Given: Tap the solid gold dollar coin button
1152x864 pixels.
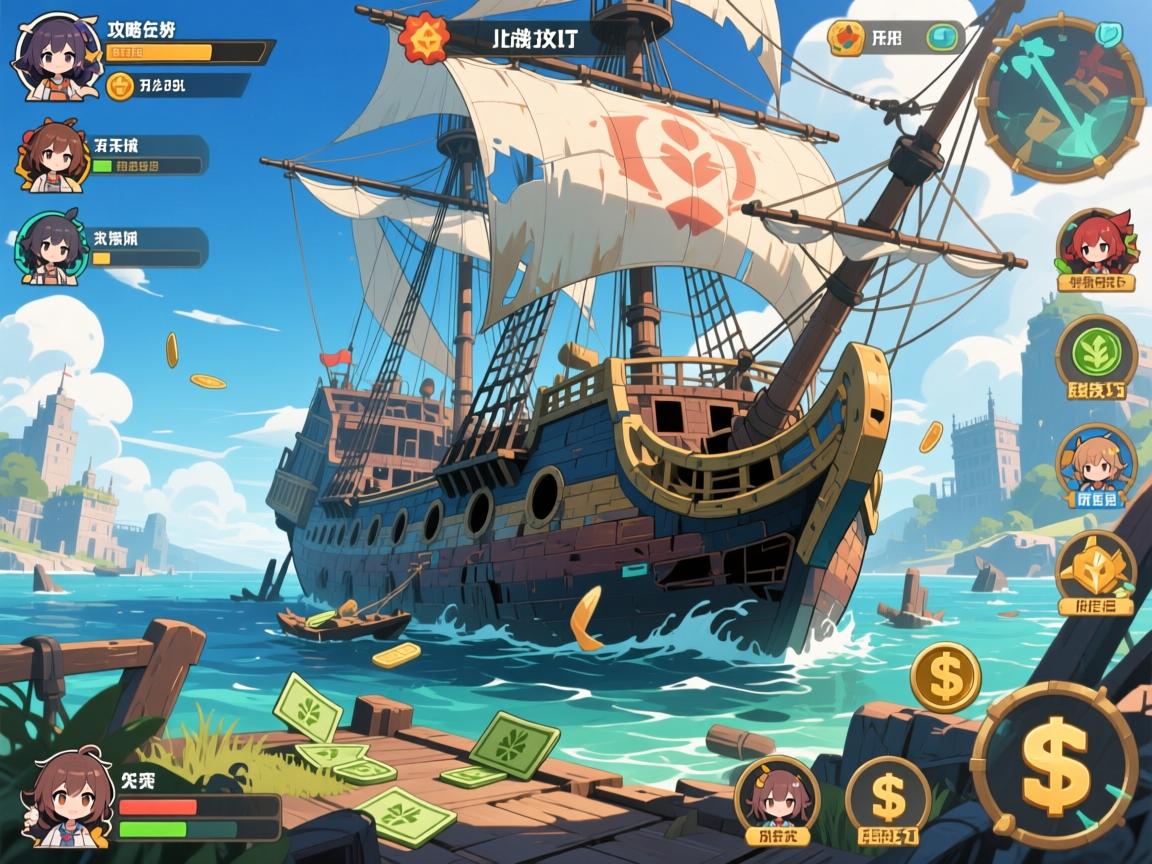Looking at the screenshot, I should pyautogui.click(x=945, y=677).
